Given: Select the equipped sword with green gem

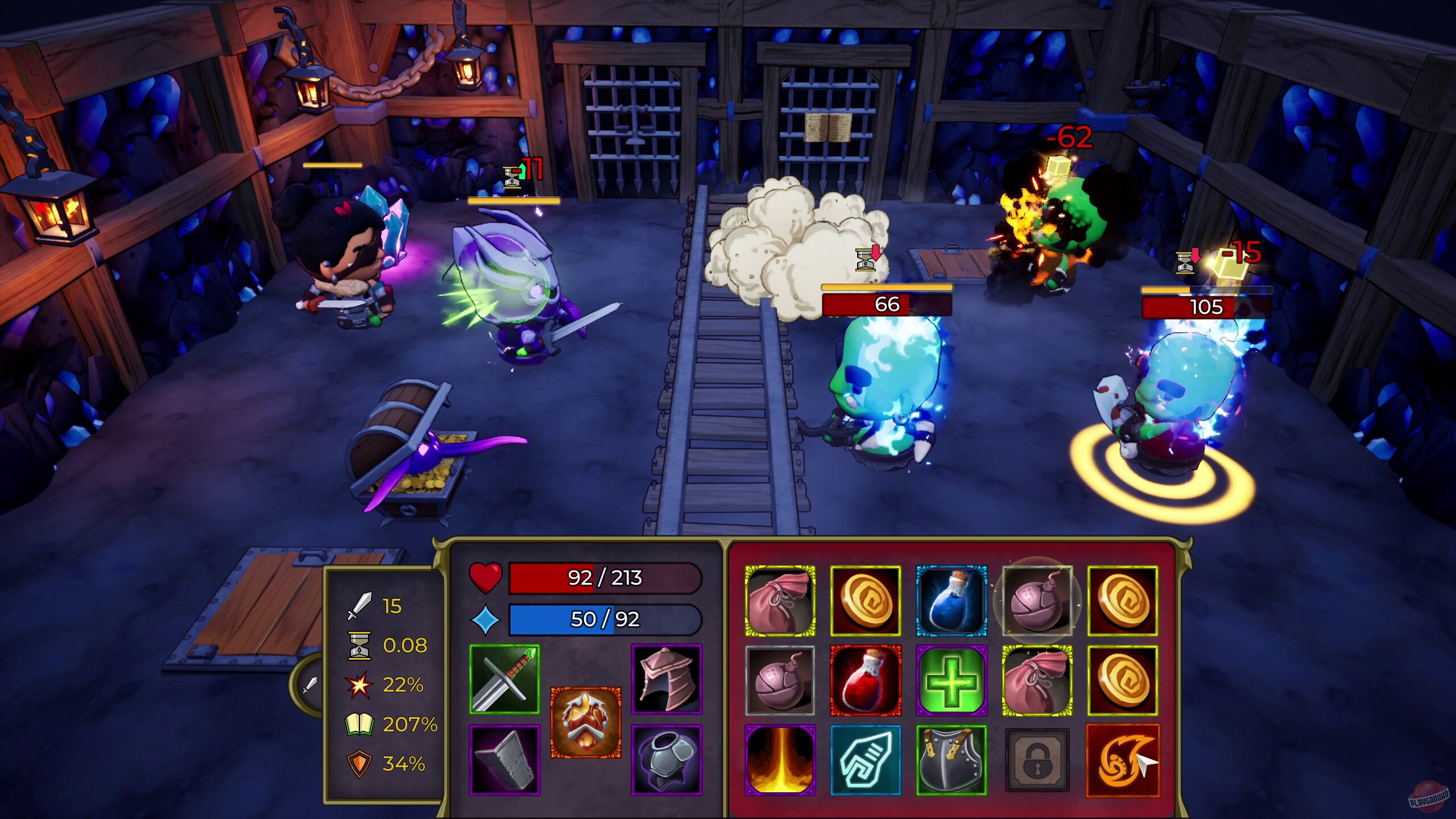Looking at the screenshot, I should 504,677.
